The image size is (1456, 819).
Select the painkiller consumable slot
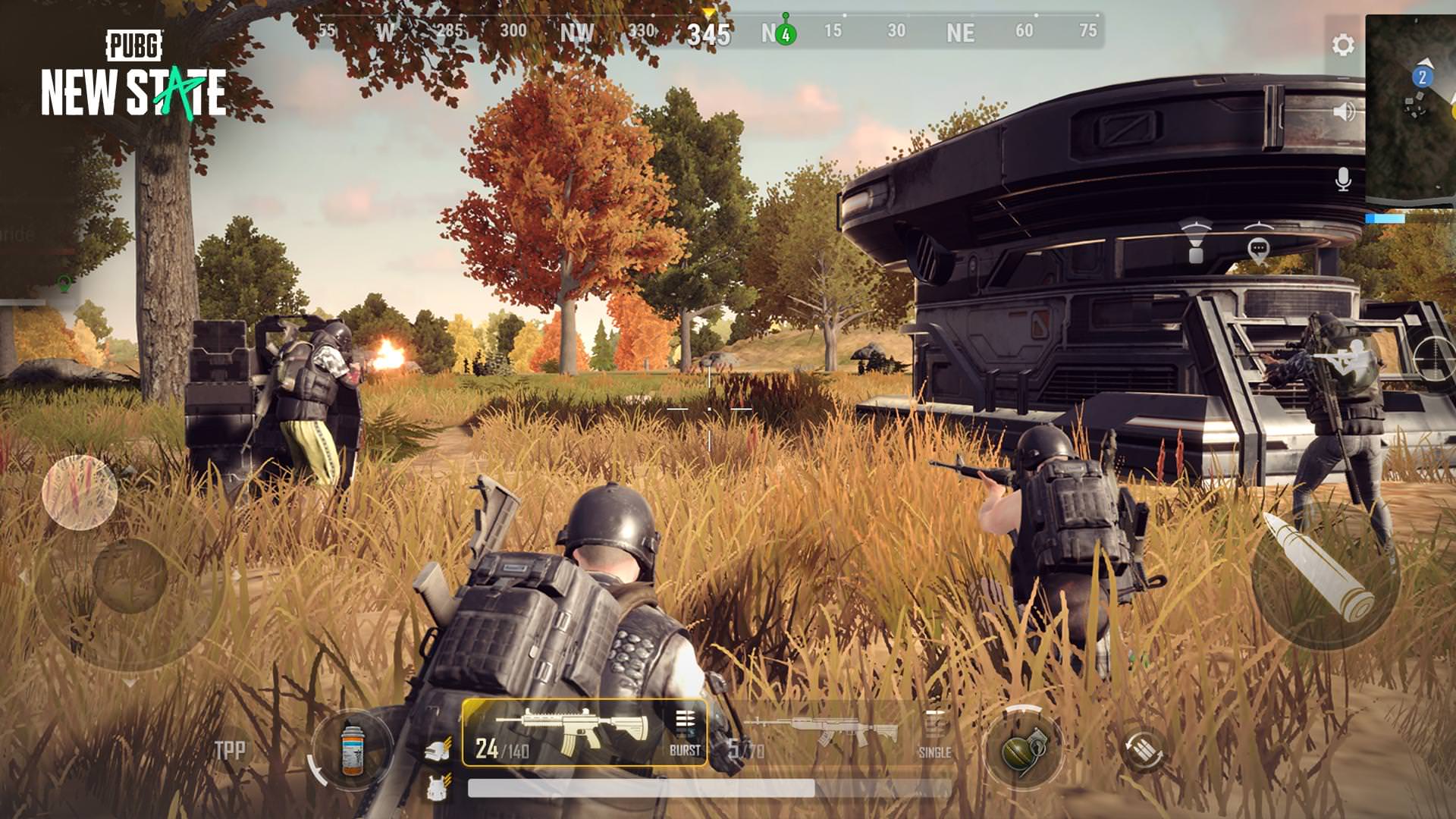pyautogui.click(x=351, y=747)
